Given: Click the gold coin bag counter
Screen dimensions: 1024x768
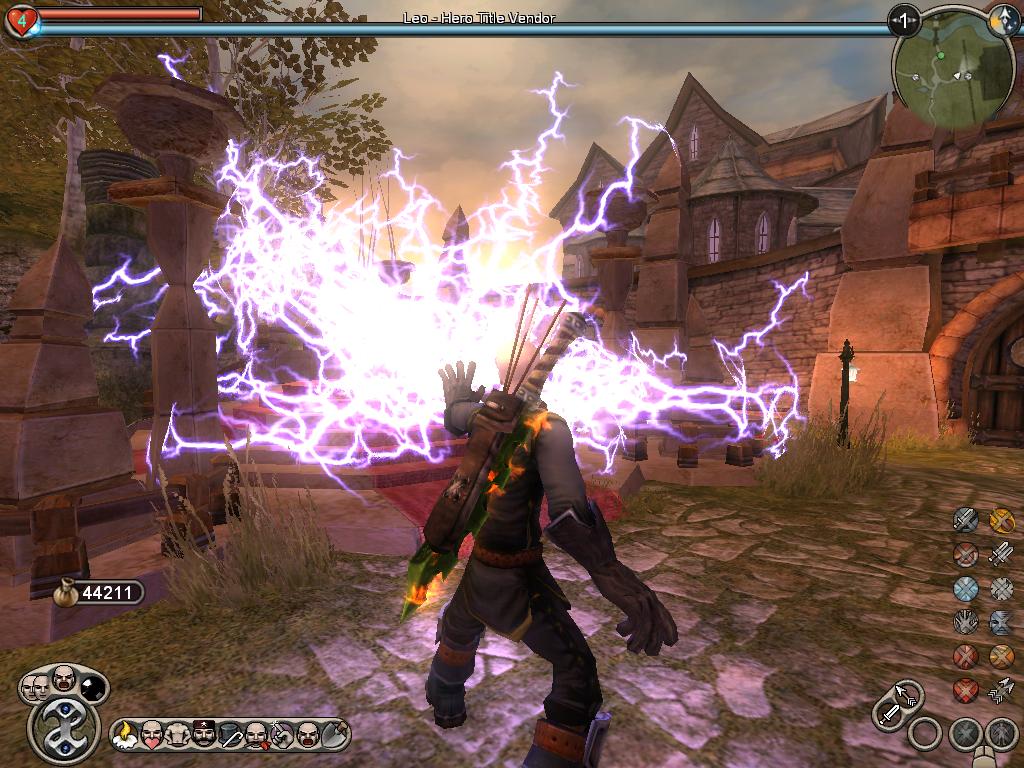Looking at the screenshot, I should tap(96, 592).
